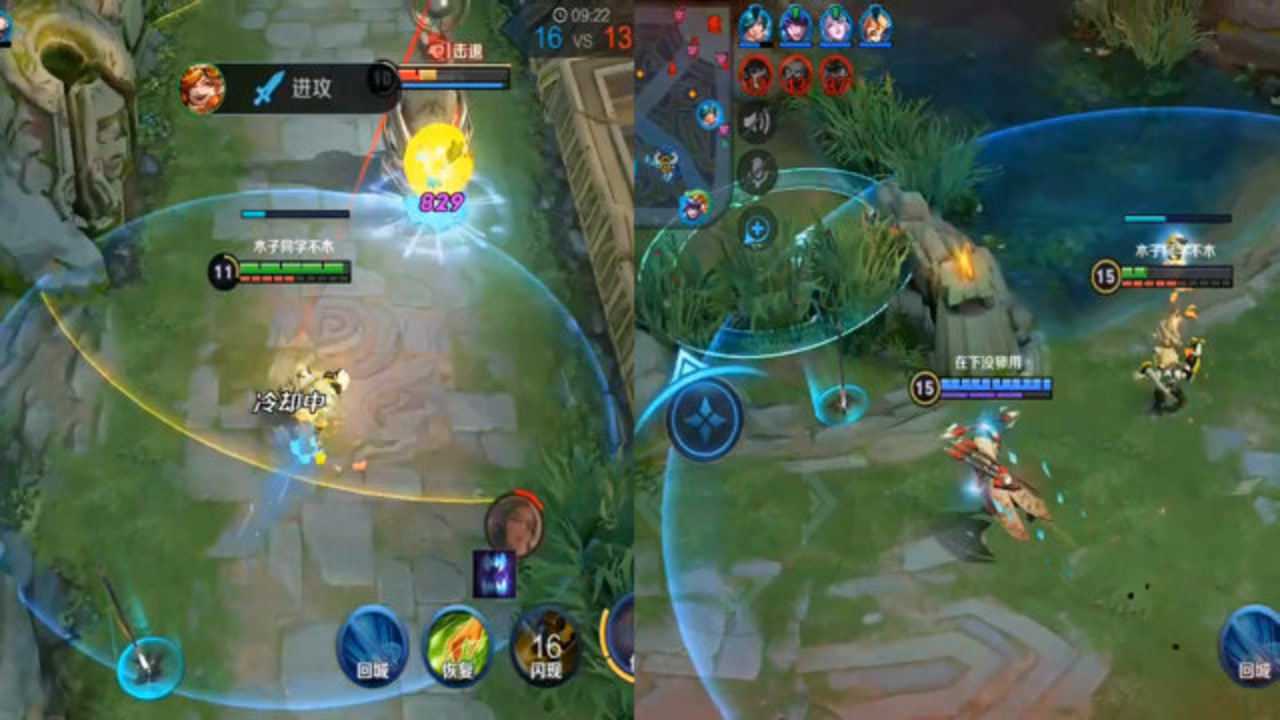Tap the third red enemy portrait
The image size is (1280, 720).
(x=836, y=73)
